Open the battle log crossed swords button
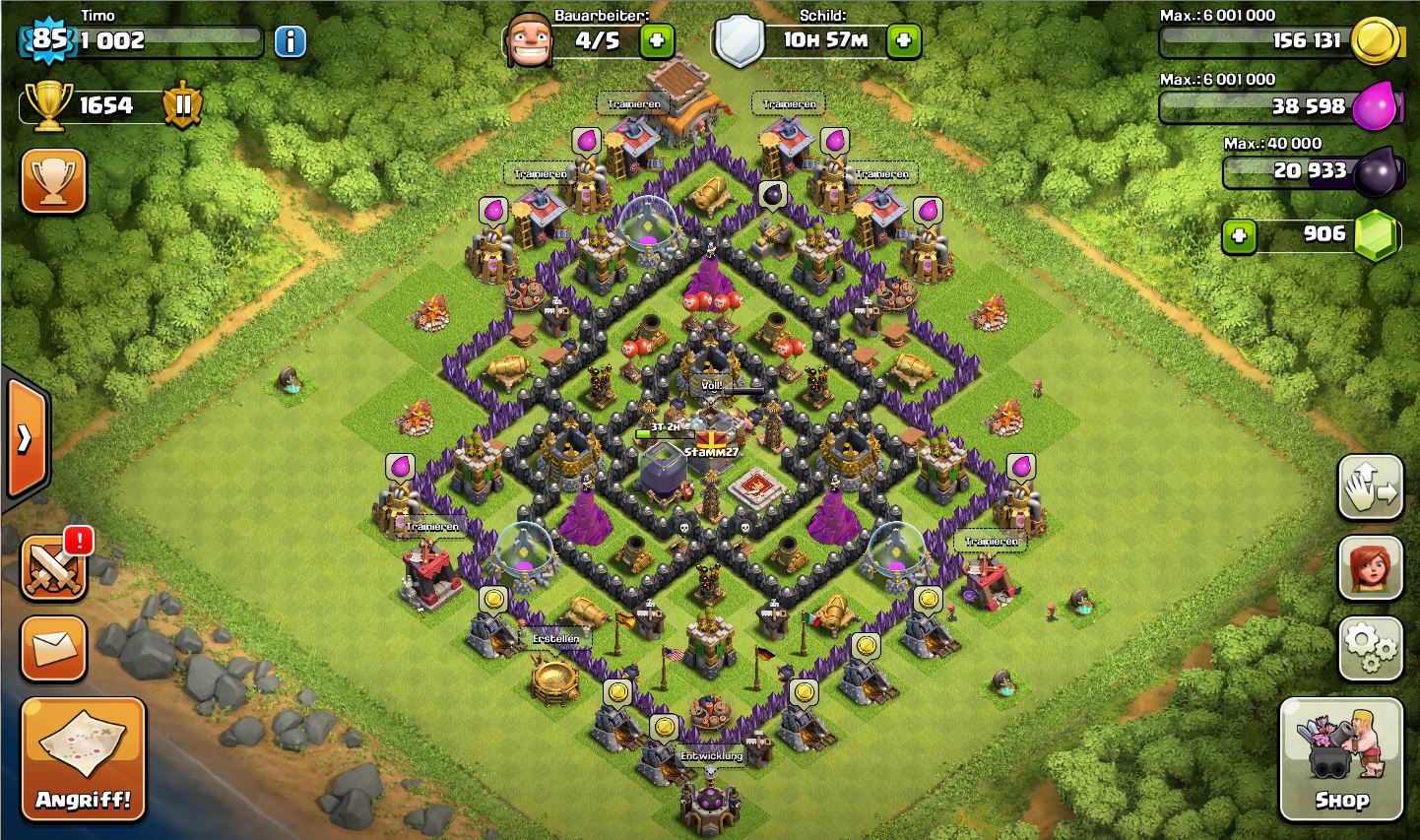The image size is (1420, 840). (53, 568)
